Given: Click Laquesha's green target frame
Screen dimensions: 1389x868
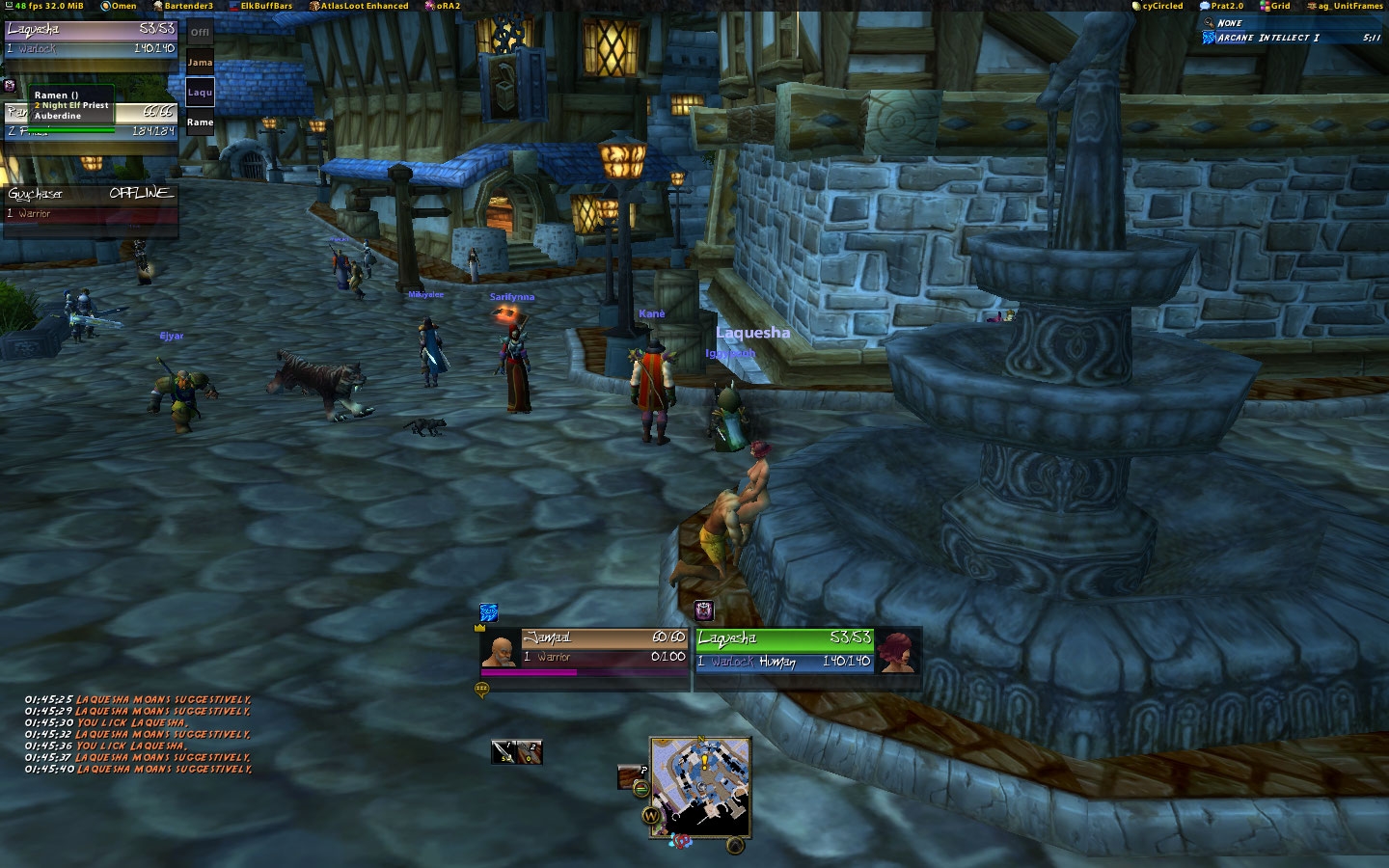Looking at the screenshot, I should 807,649.
